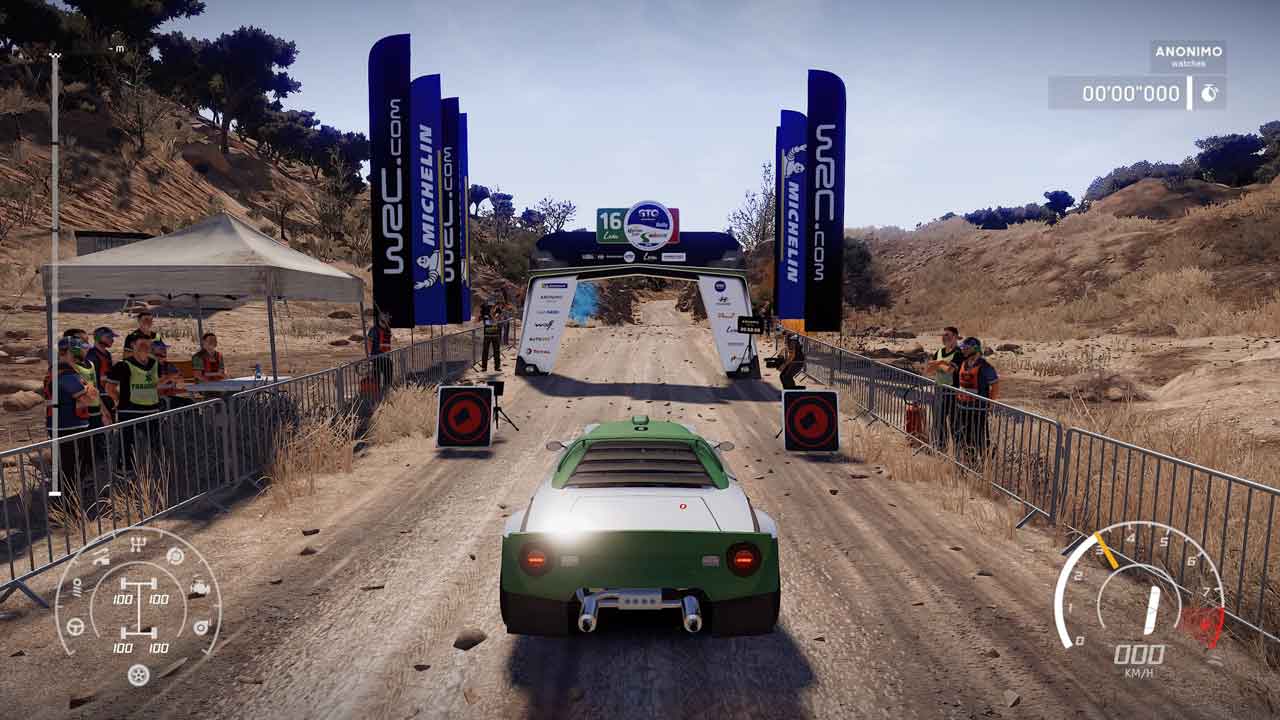Screen dimensions: 1280x720
Task: Select the suspension spring icon
Action: coord(76,587)
